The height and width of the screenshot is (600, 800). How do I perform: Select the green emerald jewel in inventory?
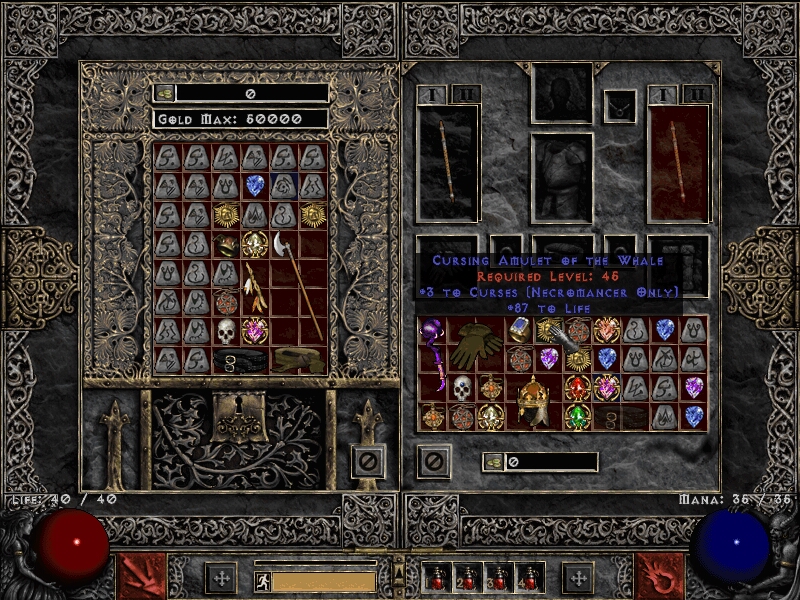(578, 416)
